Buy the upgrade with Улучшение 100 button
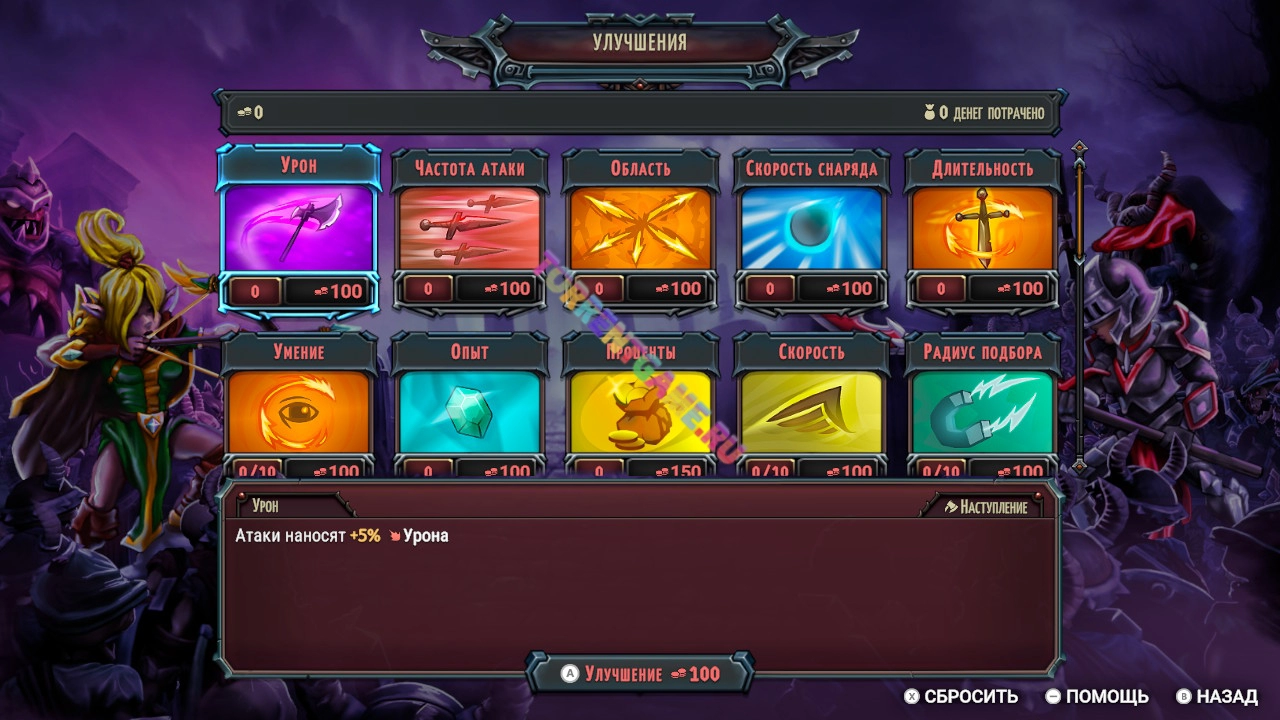The height and width of the screenshot is (720, 1280). 640,674
